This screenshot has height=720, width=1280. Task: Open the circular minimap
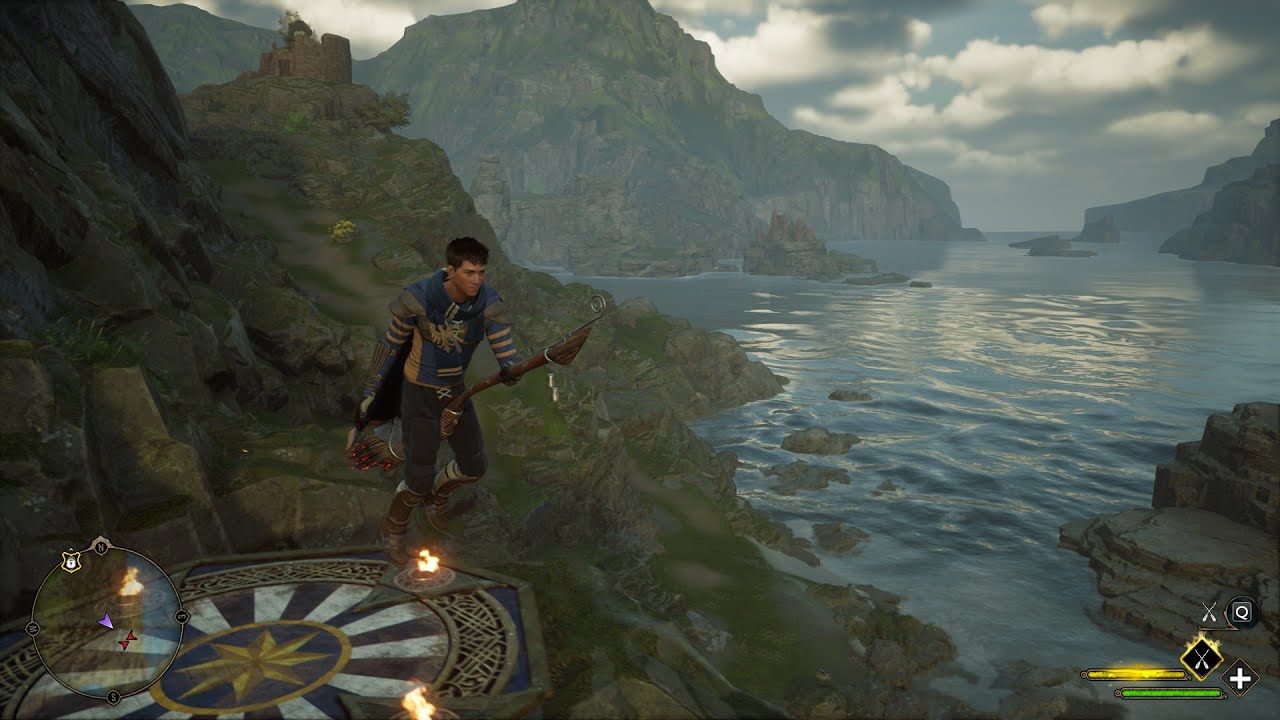pyautogui.click(x=106, y=621)
